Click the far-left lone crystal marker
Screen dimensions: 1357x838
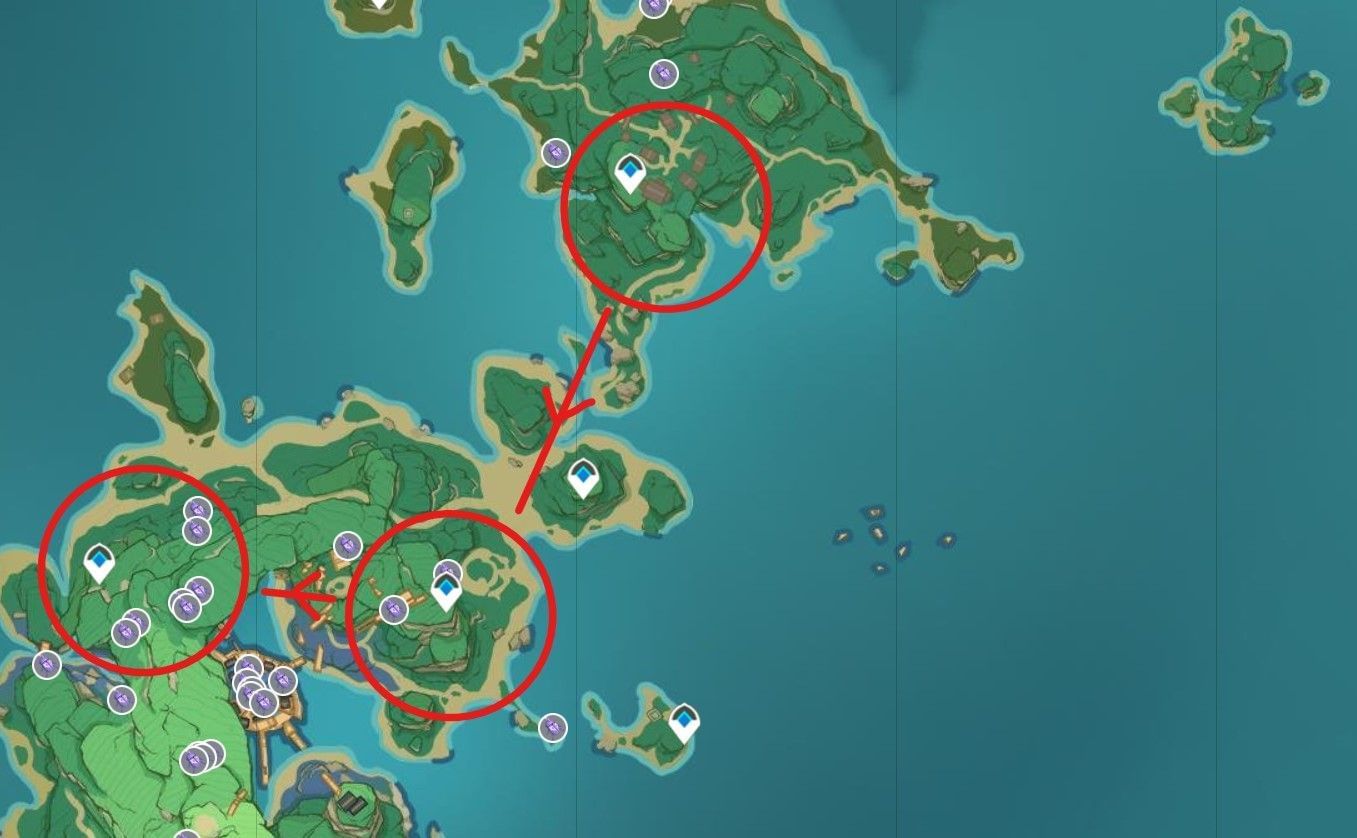(x=45, y=664)
